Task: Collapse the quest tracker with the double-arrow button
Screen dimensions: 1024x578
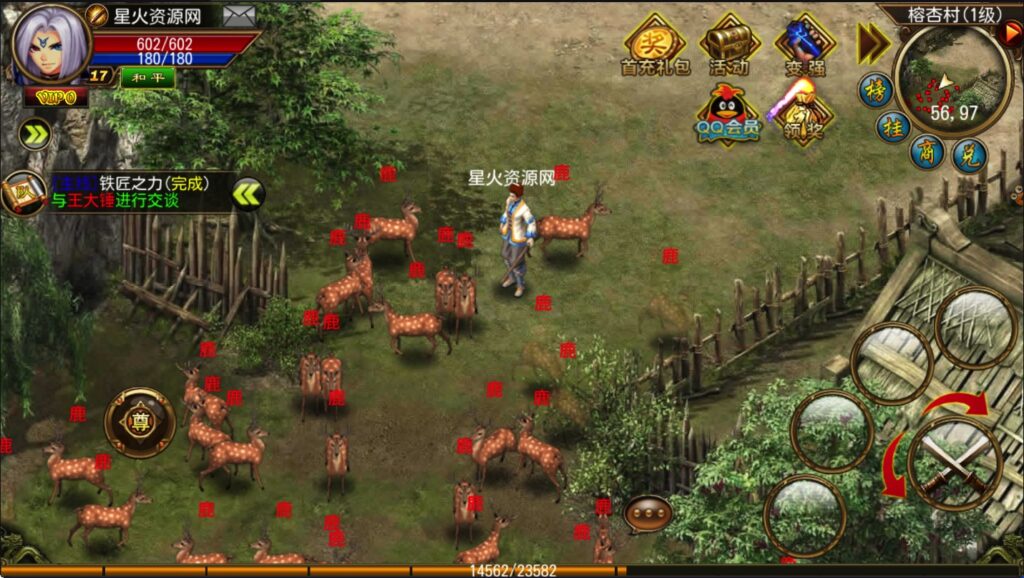Action: pos(248,192)
